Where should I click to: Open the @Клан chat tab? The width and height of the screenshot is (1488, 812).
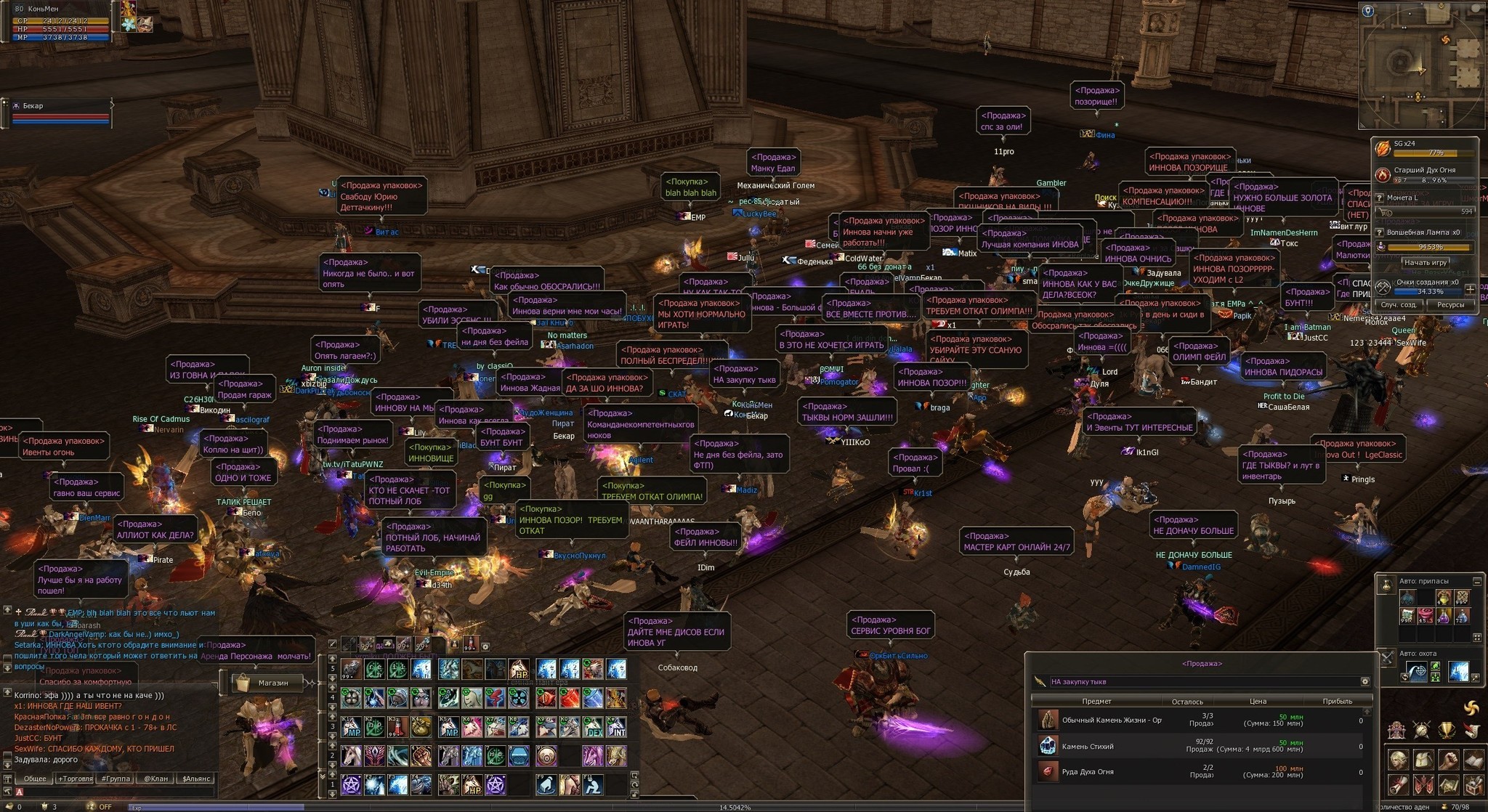(x=155, y=779)
